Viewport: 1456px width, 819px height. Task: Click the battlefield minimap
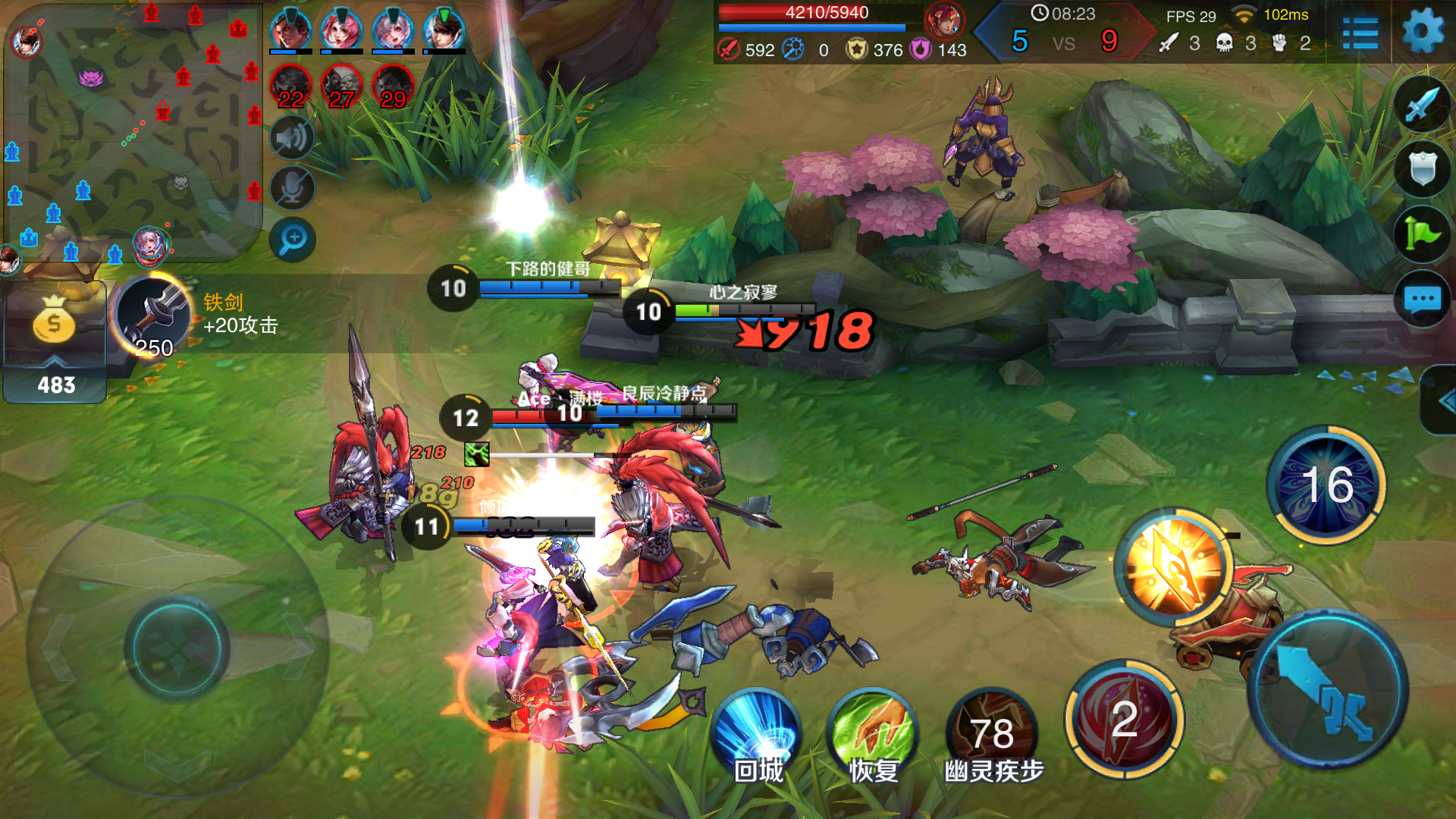click(x=133, y=133)
